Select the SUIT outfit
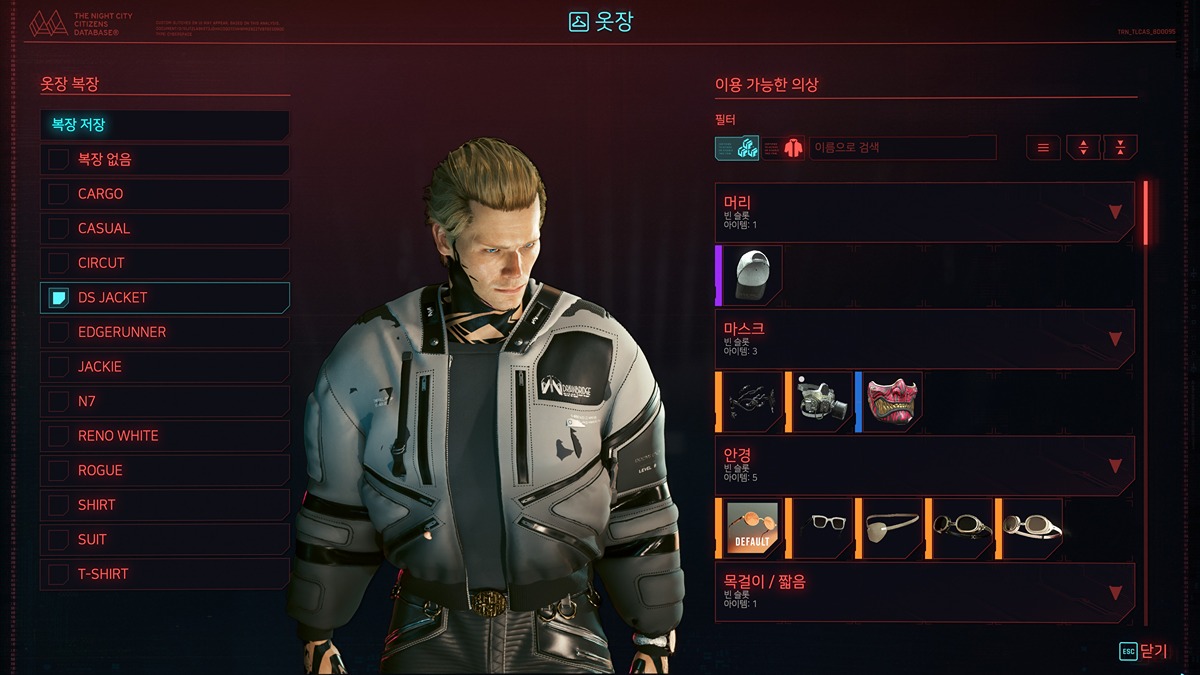The image size is (1200, 675). 165,539
